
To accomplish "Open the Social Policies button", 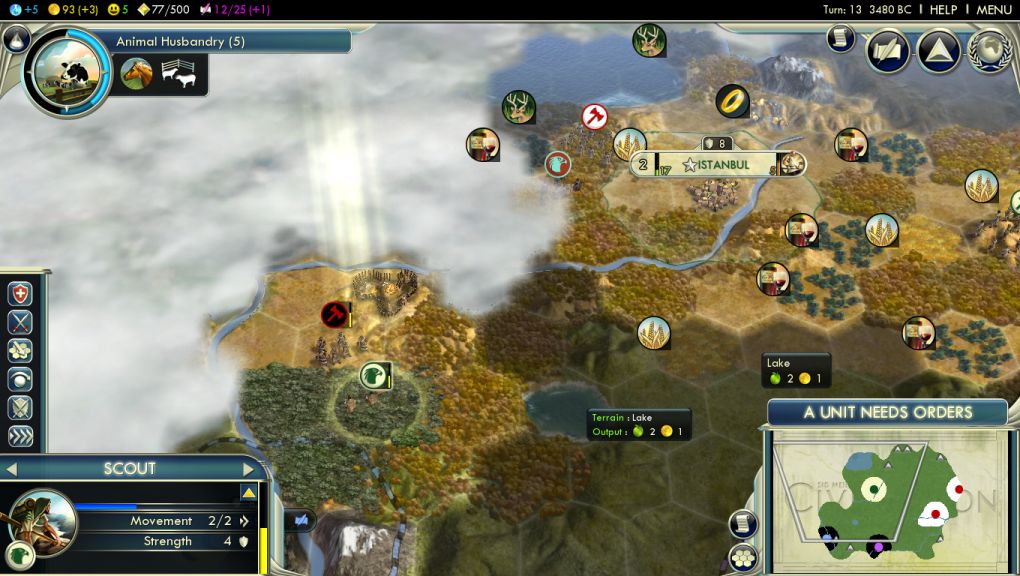I will (939, 51).
